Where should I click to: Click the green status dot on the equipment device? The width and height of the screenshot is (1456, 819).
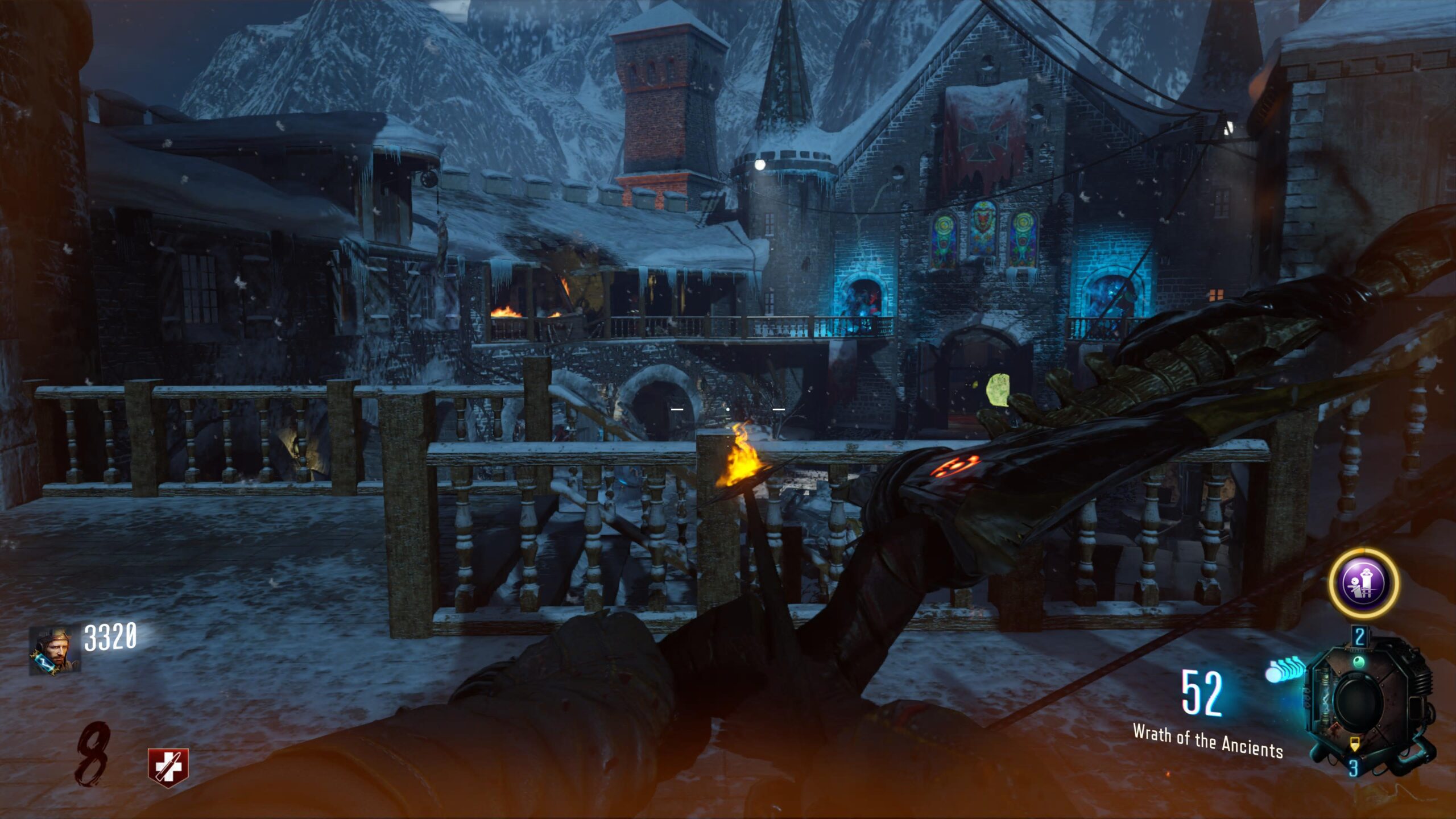click(x=1360, y=661)
